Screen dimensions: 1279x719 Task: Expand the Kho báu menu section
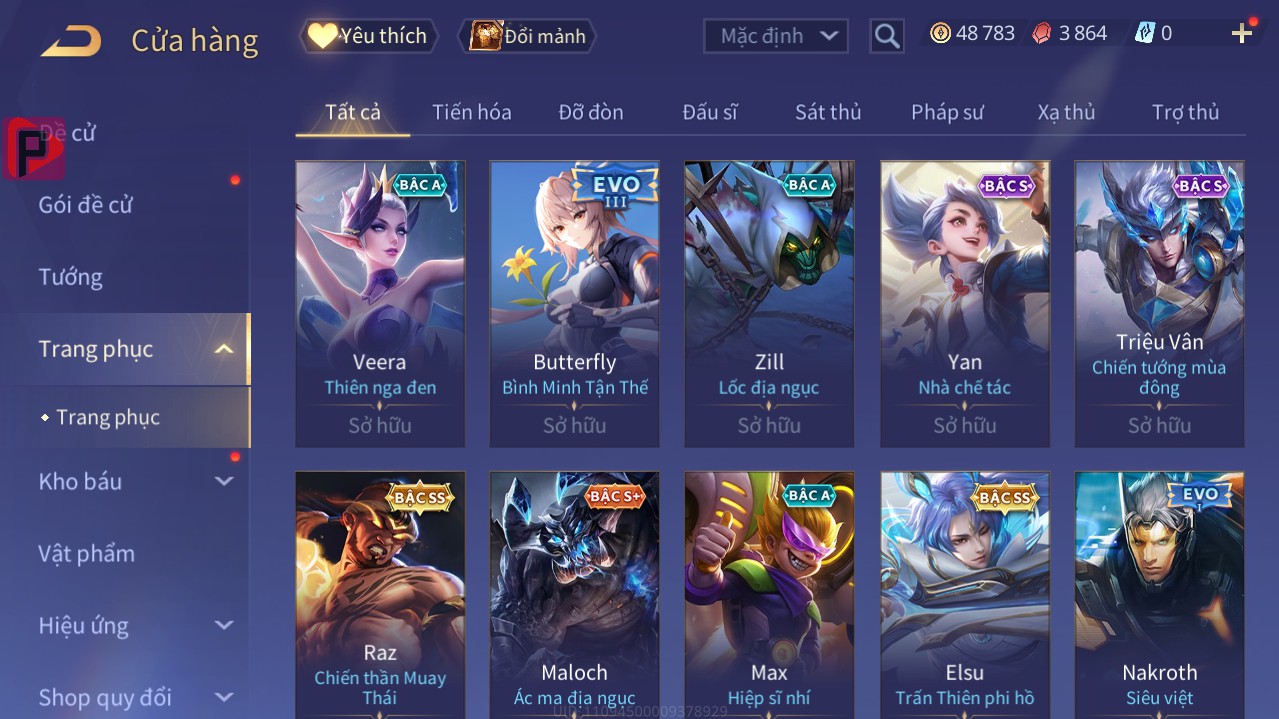[224, 481]
